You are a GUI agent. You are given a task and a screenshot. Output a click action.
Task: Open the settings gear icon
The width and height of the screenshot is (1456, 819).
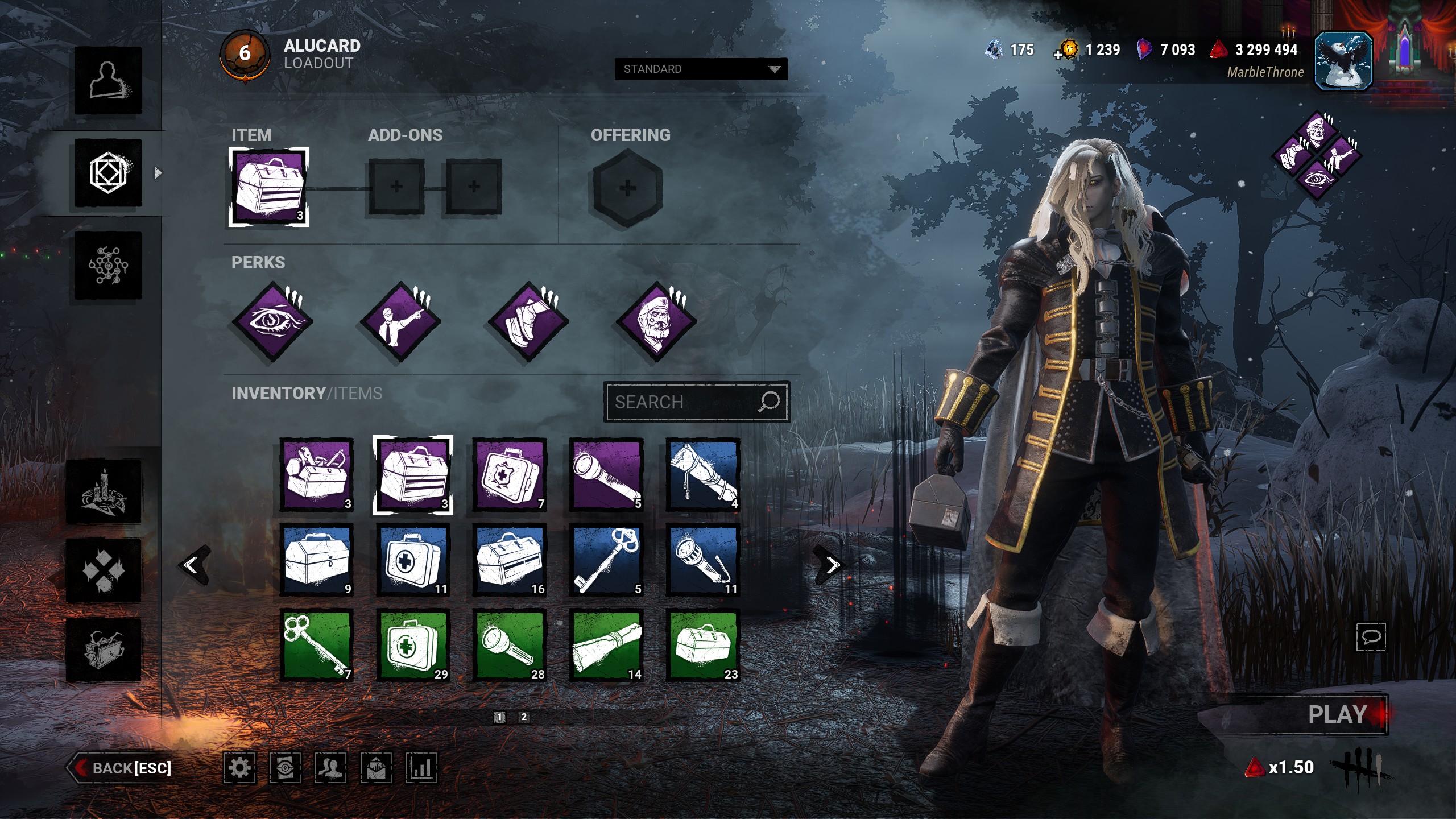coord(239,768)
